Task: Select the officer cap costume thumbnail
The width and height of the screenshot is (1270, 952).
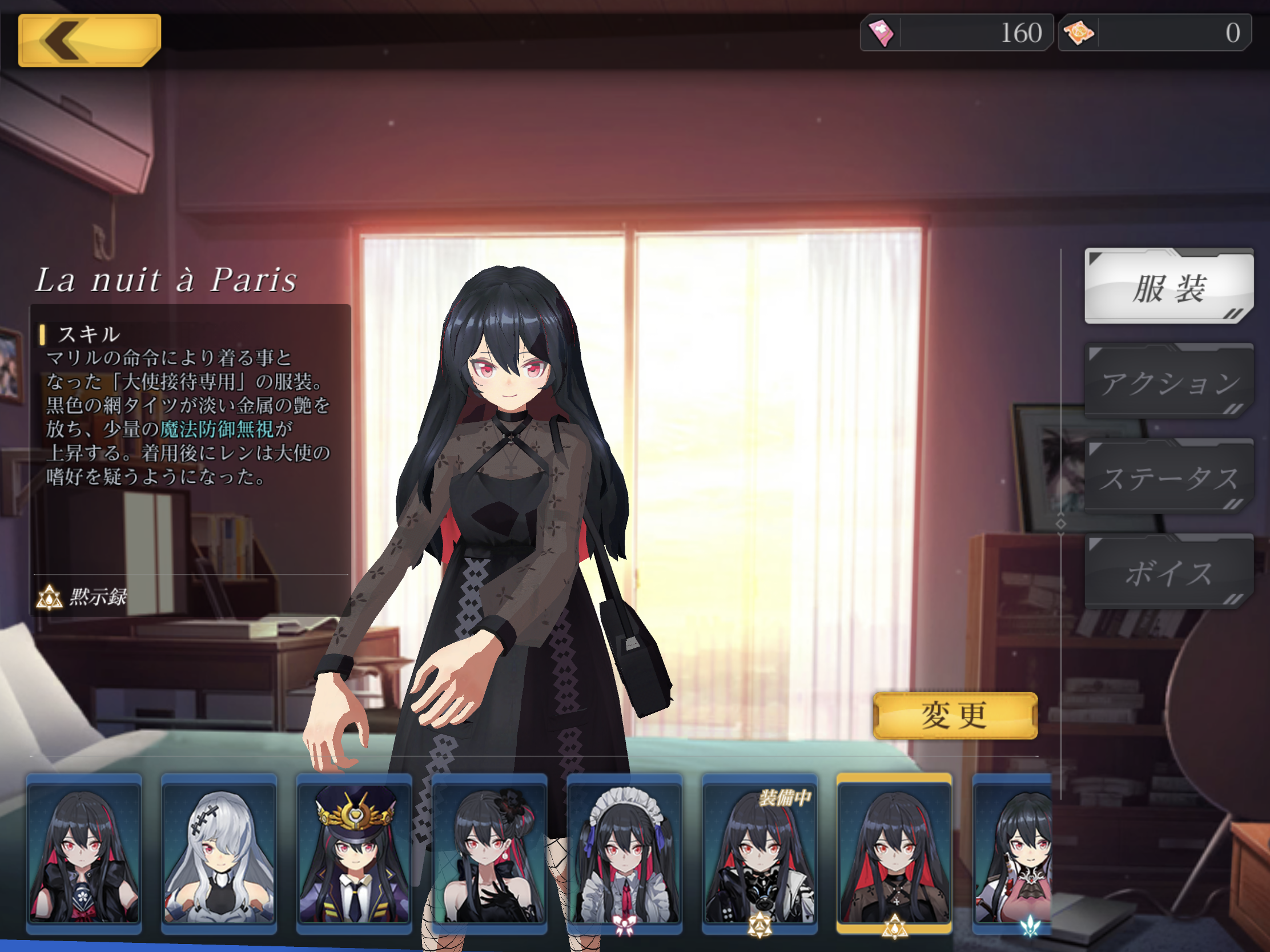Action: (354, 854)
